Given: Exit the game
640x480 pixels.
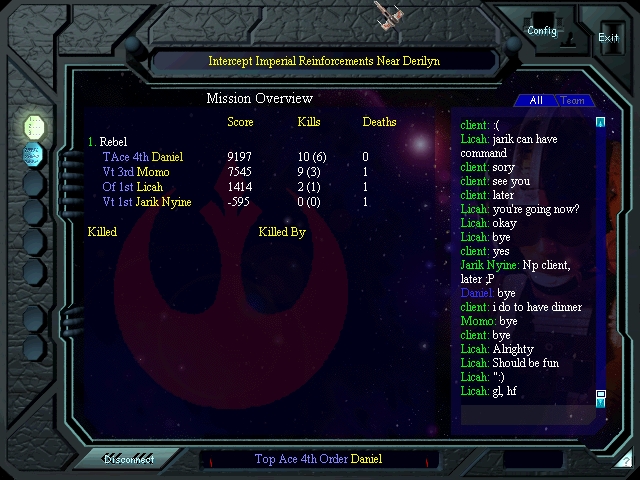Looking at the screenshot, I should (608, 37).
